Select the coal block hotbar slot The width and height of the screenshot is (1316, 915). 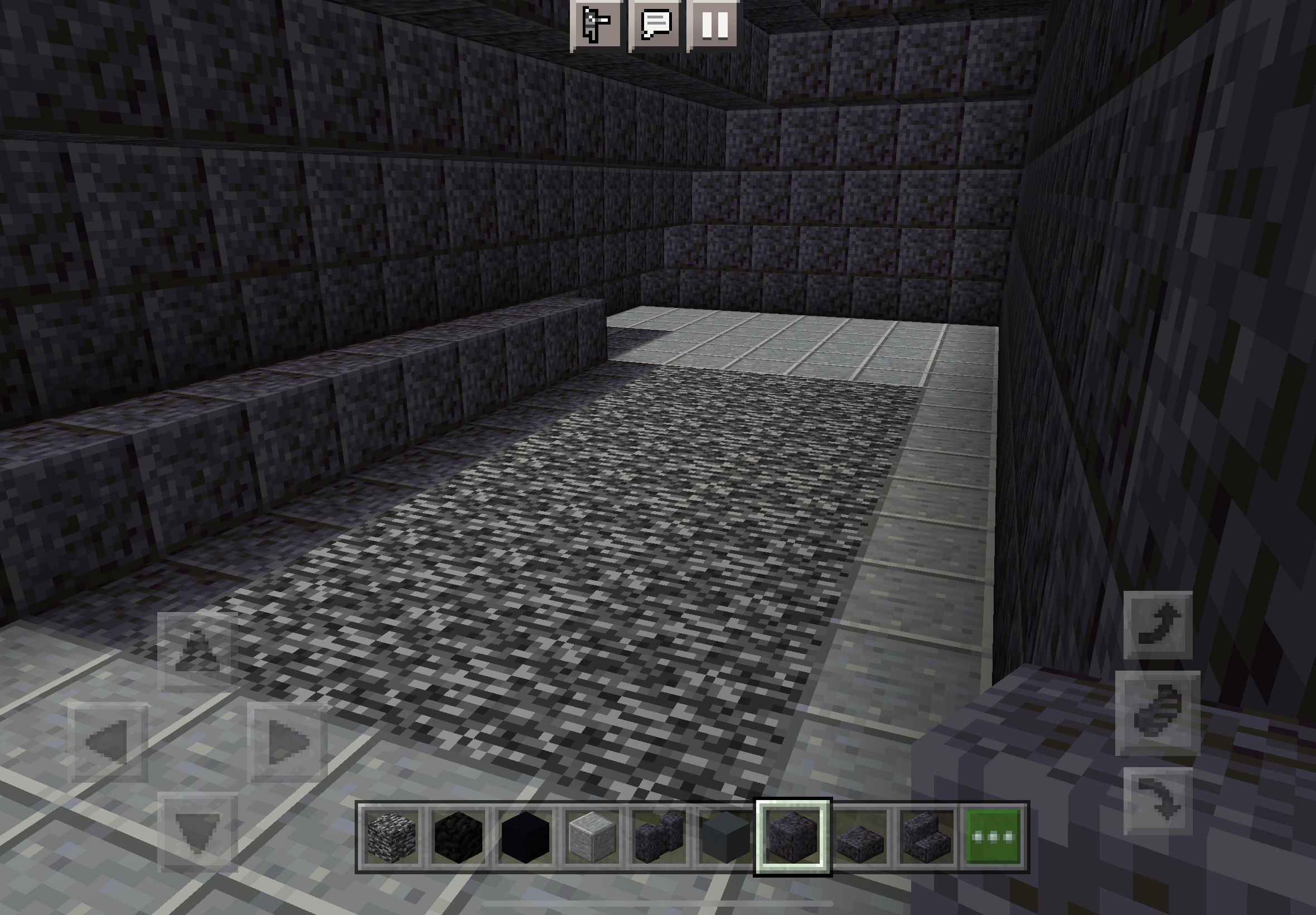pos(458,836)
